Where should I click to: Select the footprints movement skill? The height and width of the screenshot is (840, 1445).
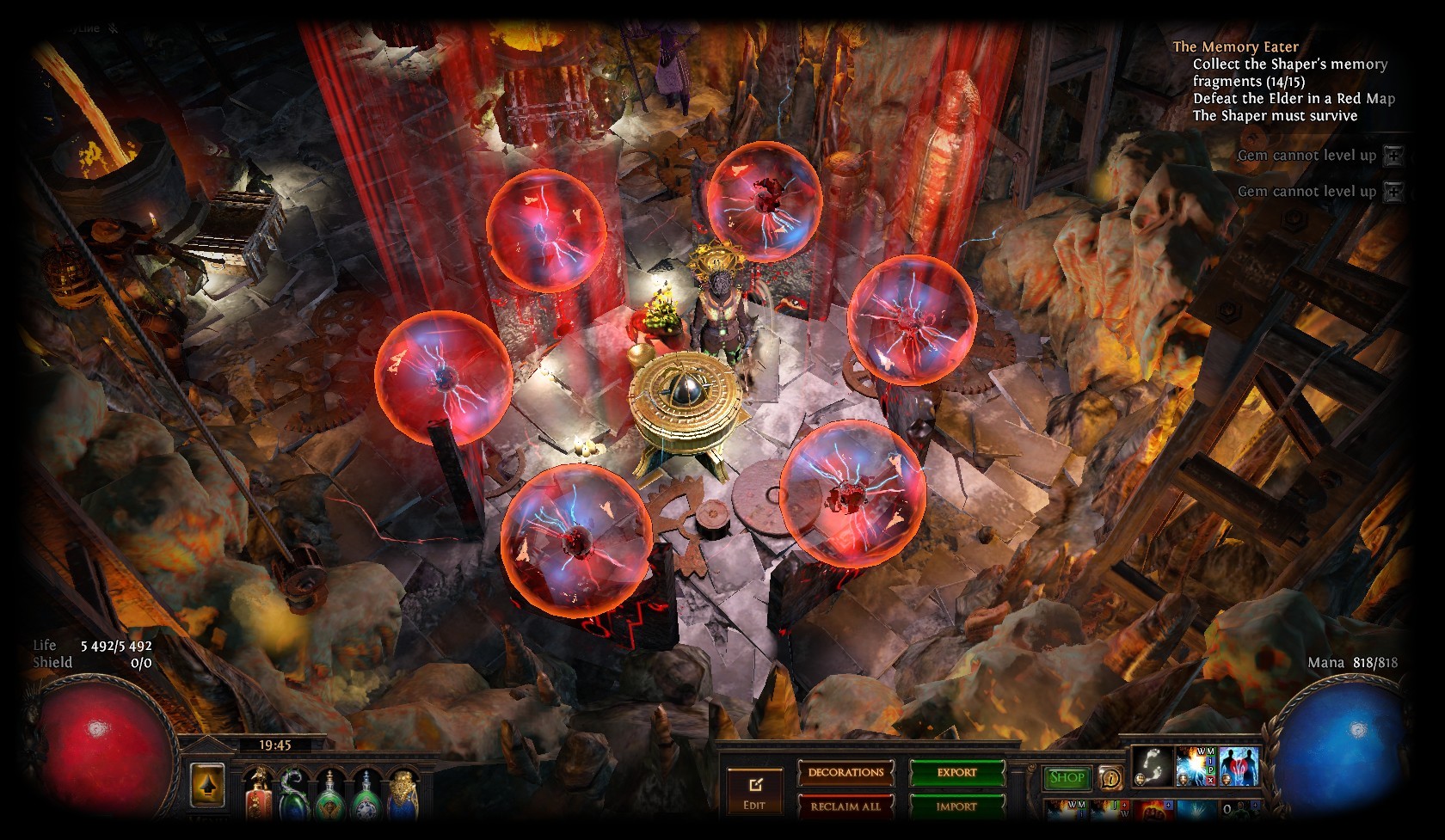pos(1152,765)
